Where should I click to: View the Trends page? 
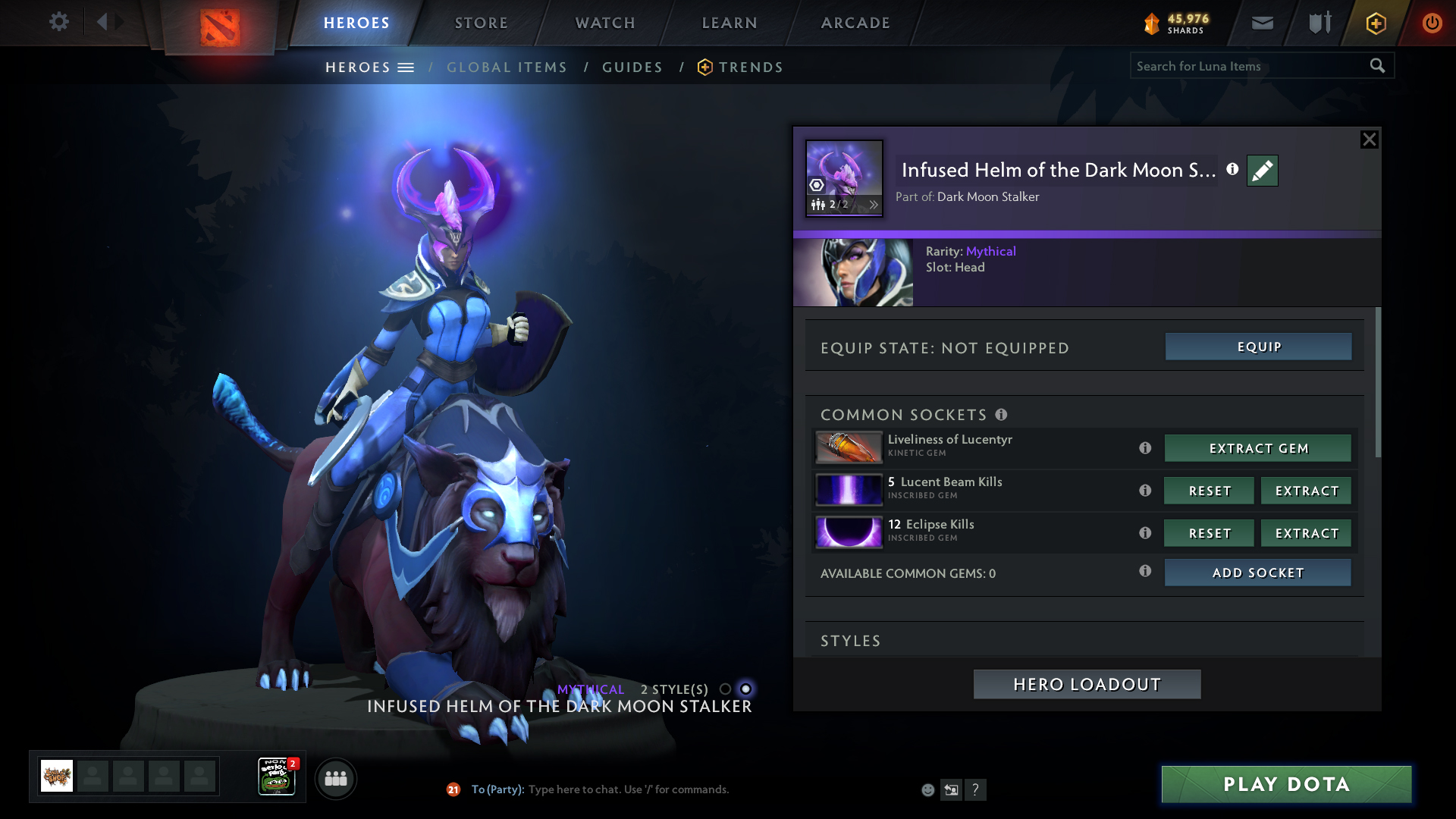[x=750, y=67]
